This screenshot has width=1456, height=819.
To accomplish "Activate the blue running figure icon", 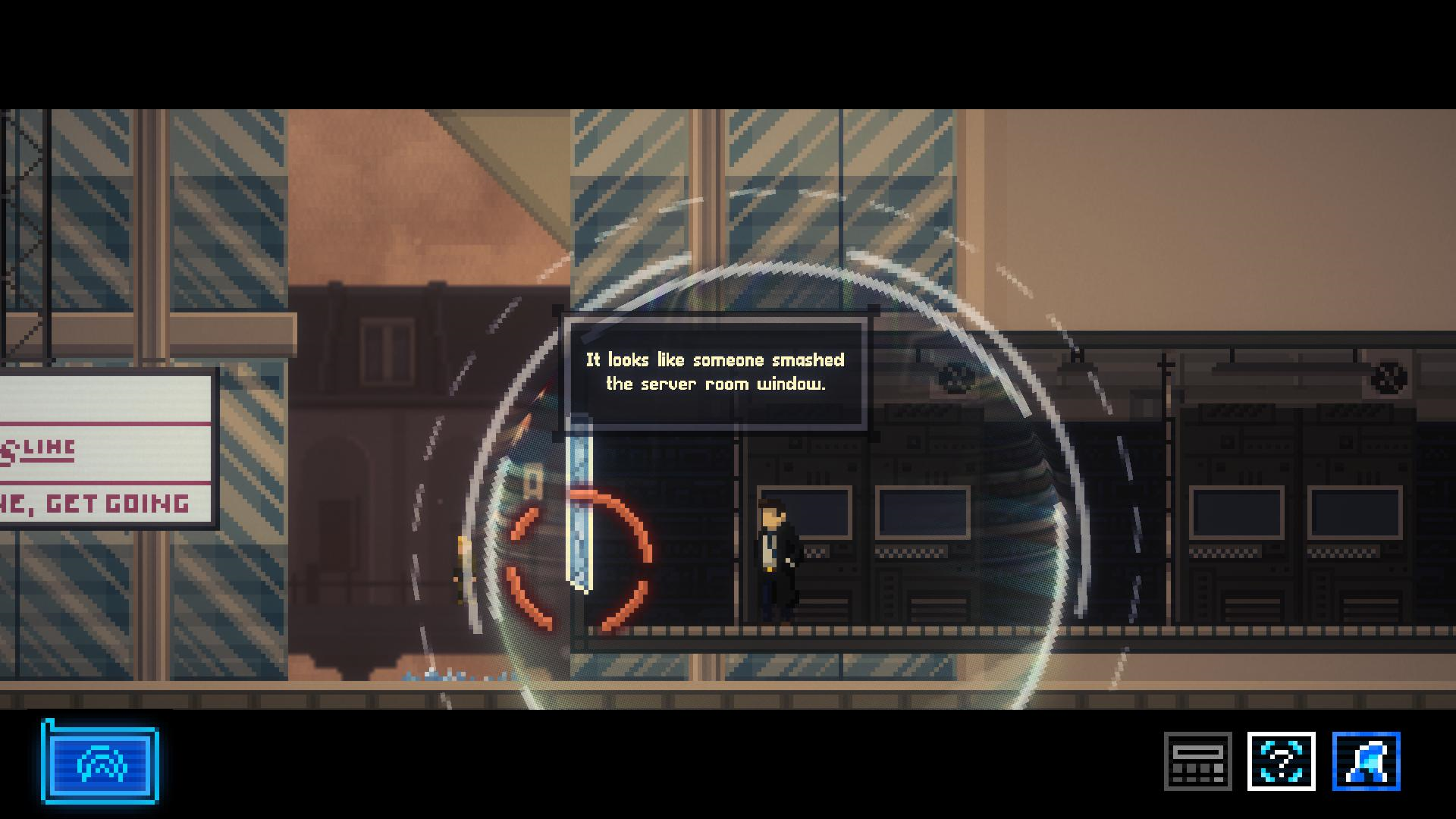I will pyautogui.click(x=1366, y=761).
